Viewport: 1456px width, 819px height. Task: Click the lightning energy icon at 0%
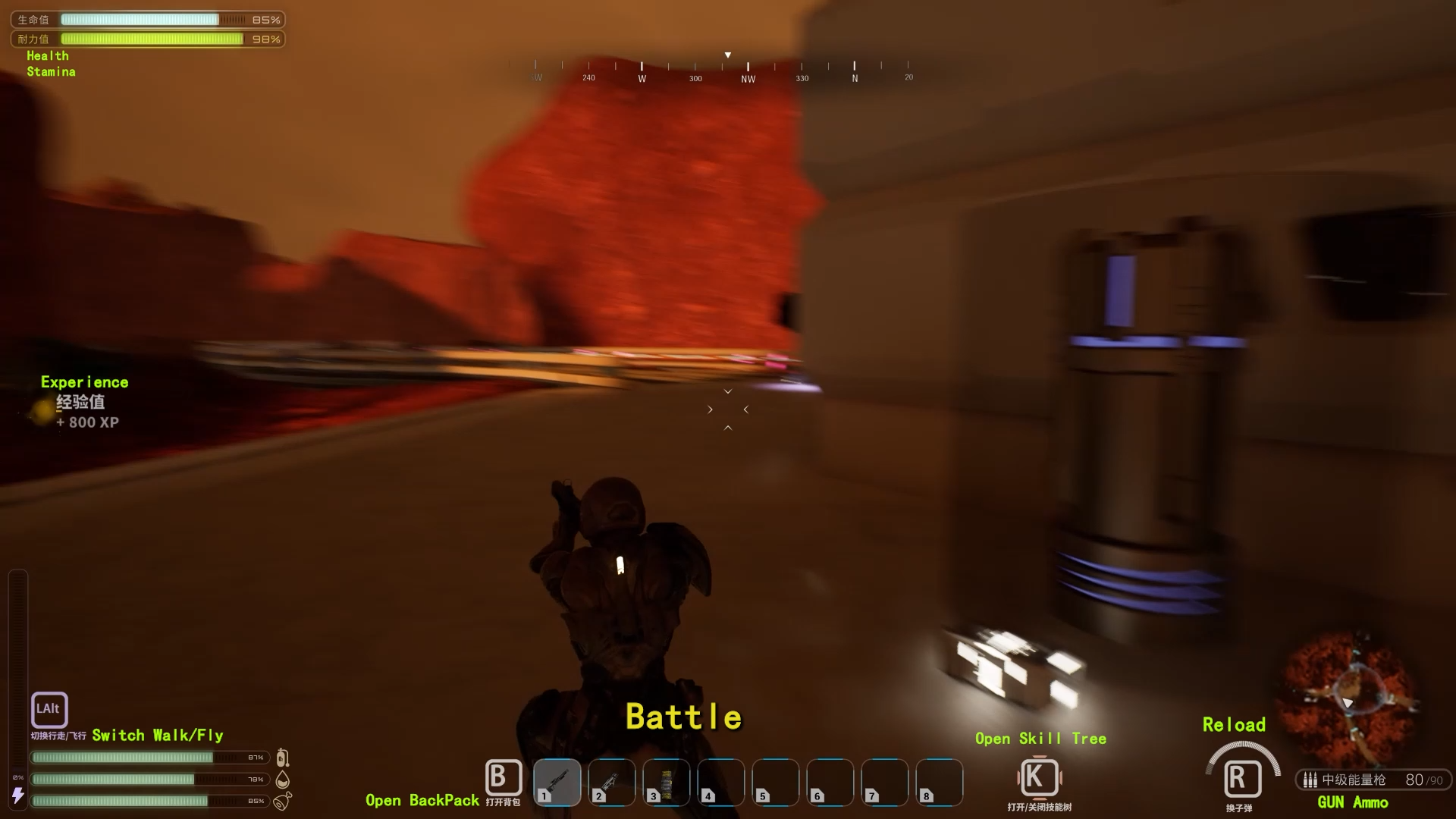(18, 796)
